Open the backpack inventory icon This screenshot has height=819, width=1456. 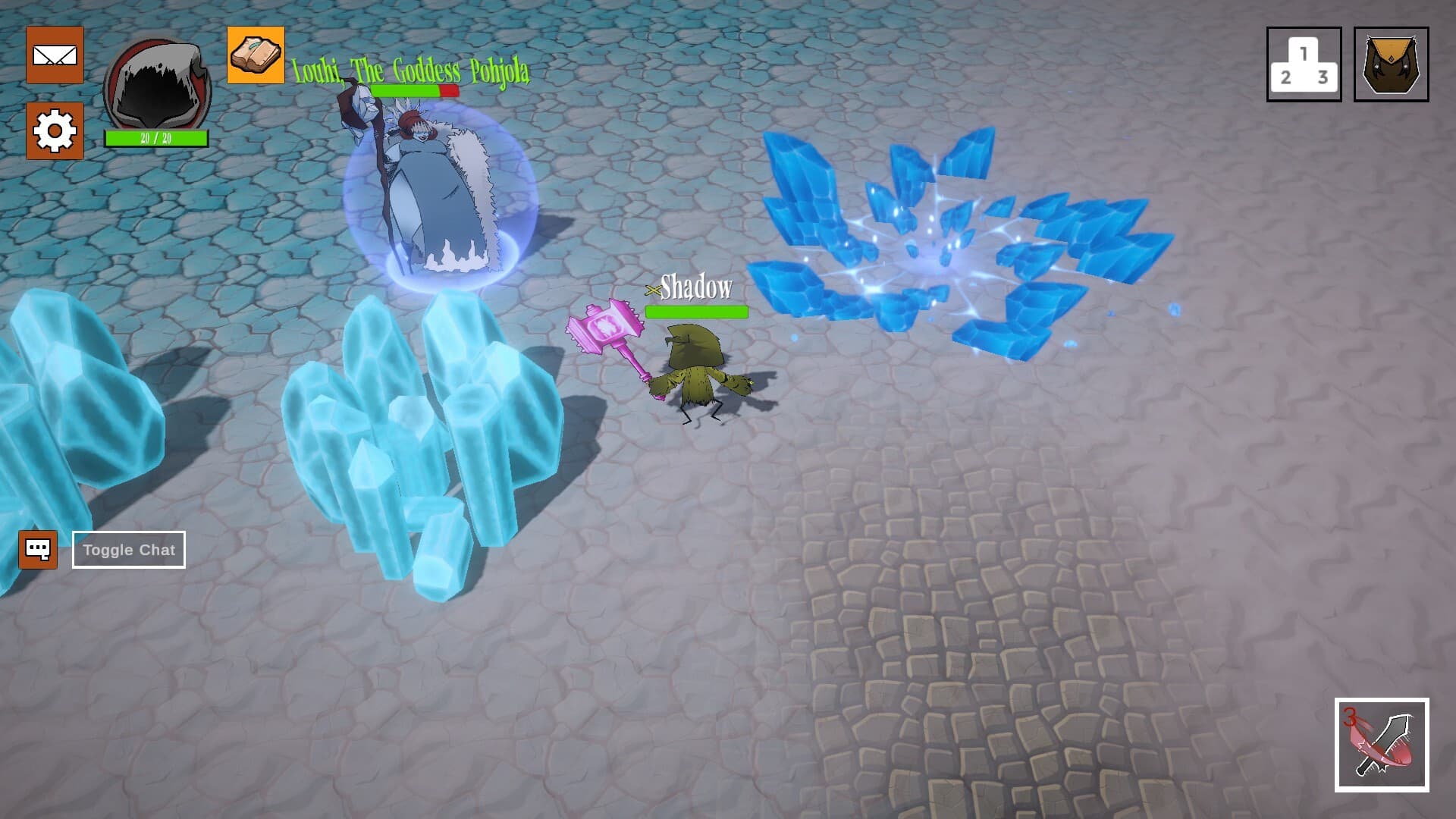[1392, 61]
